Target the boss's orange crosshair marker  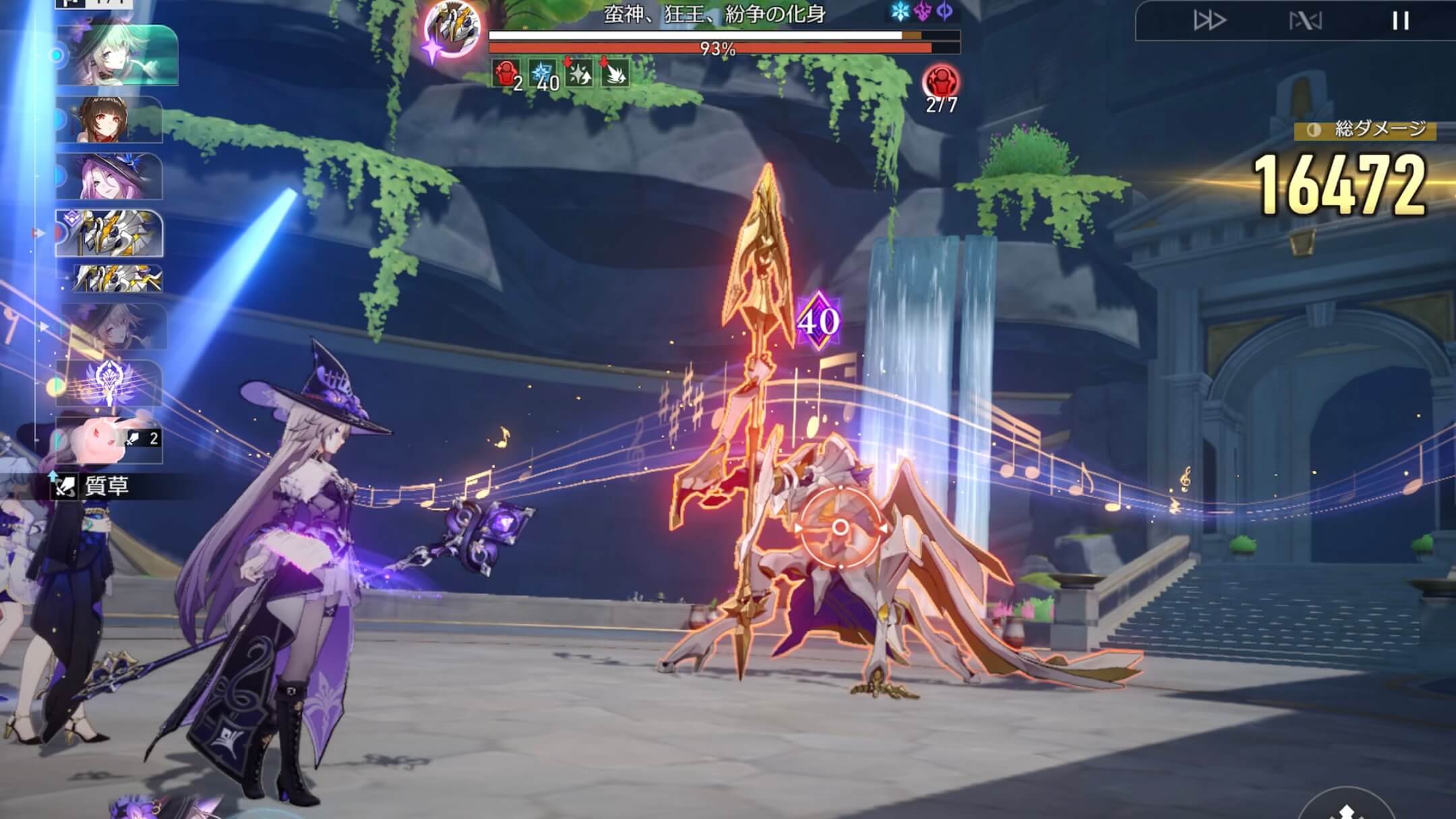click(840, 527)
